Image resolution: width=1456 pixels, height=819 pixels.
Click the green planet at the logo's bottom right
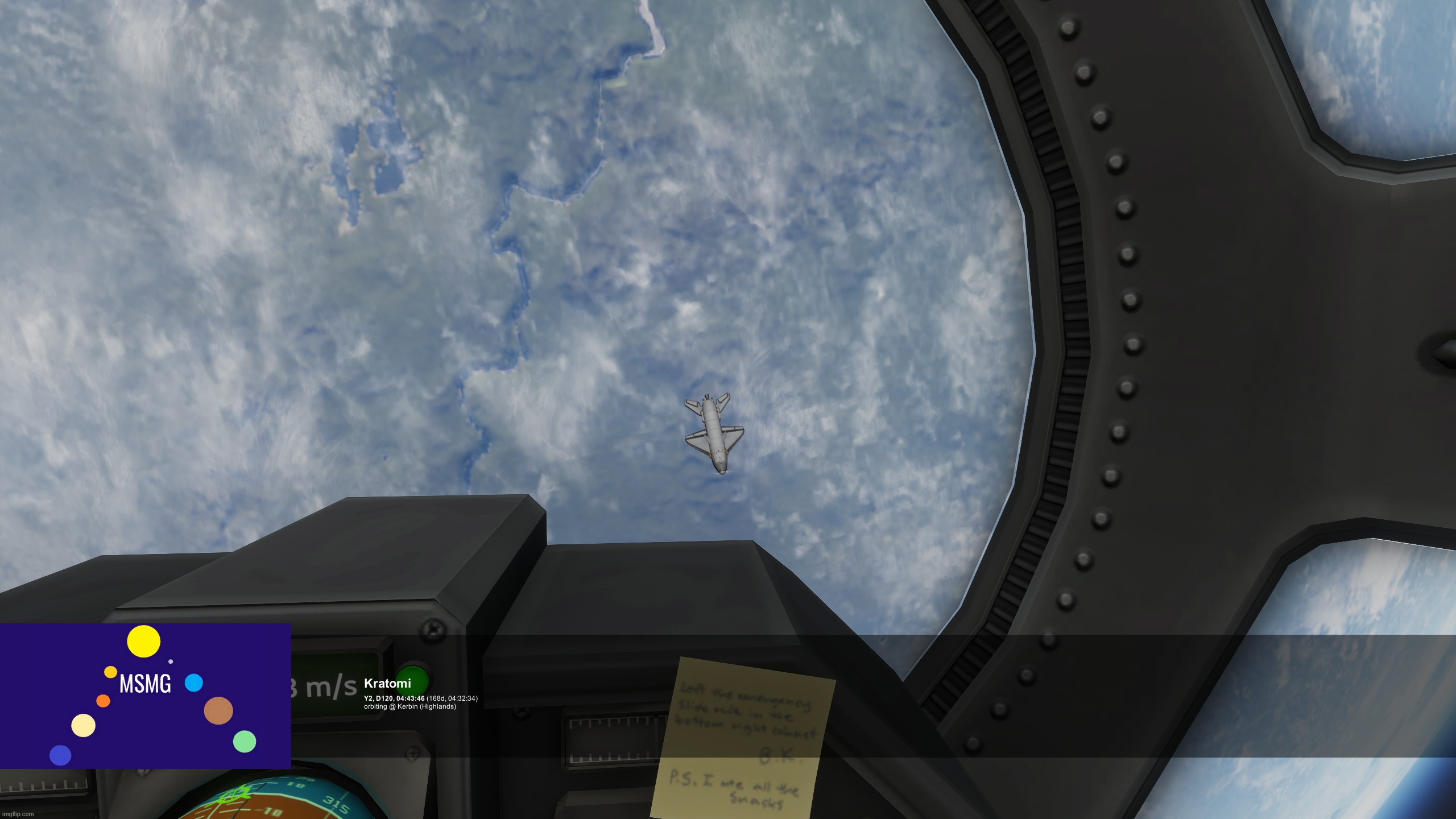coord(245,742)
